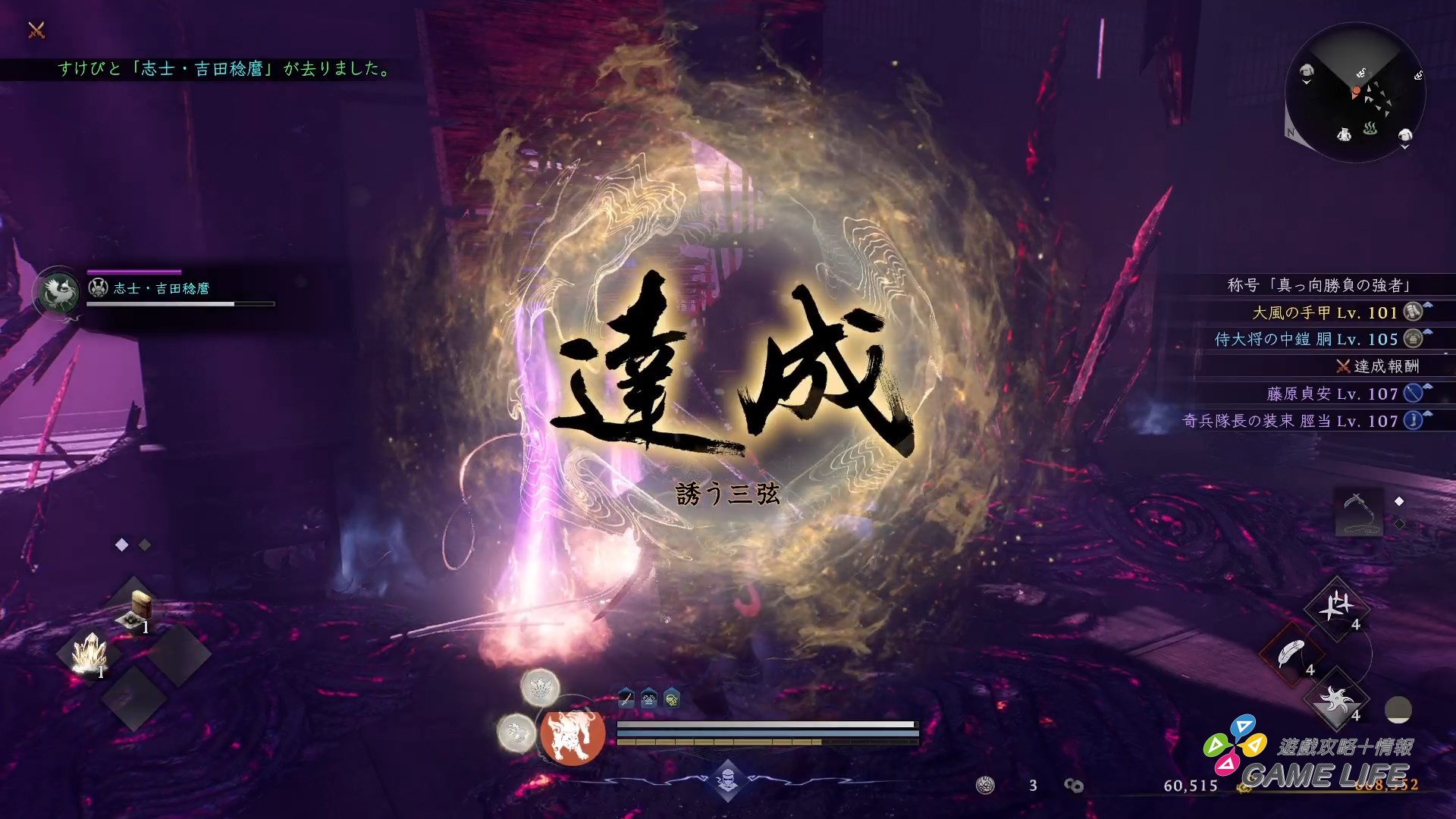The height and width of the screenshot is (819, 1456).
Task: Expand the upgrade chevron beside 大風の手甲
Action: [x=1428, y=305]
